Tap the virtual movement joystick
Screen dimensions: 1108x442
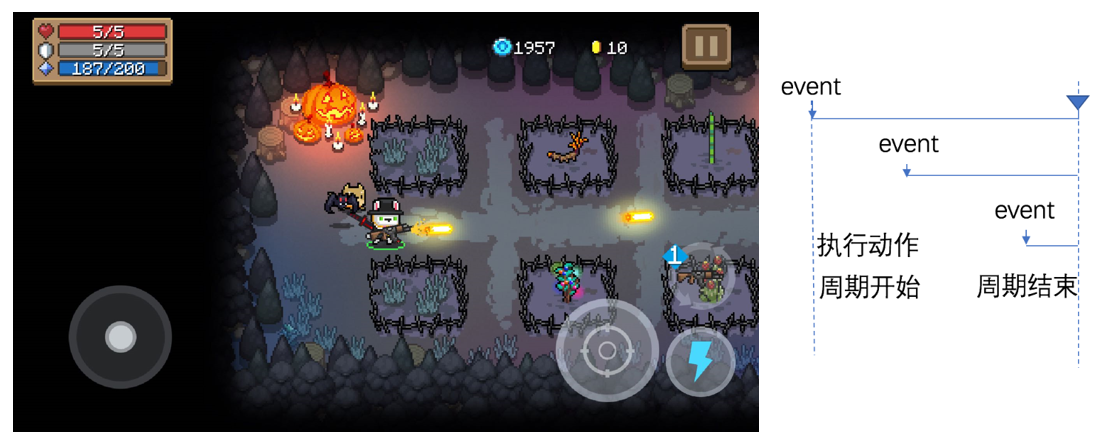[120, 337]
